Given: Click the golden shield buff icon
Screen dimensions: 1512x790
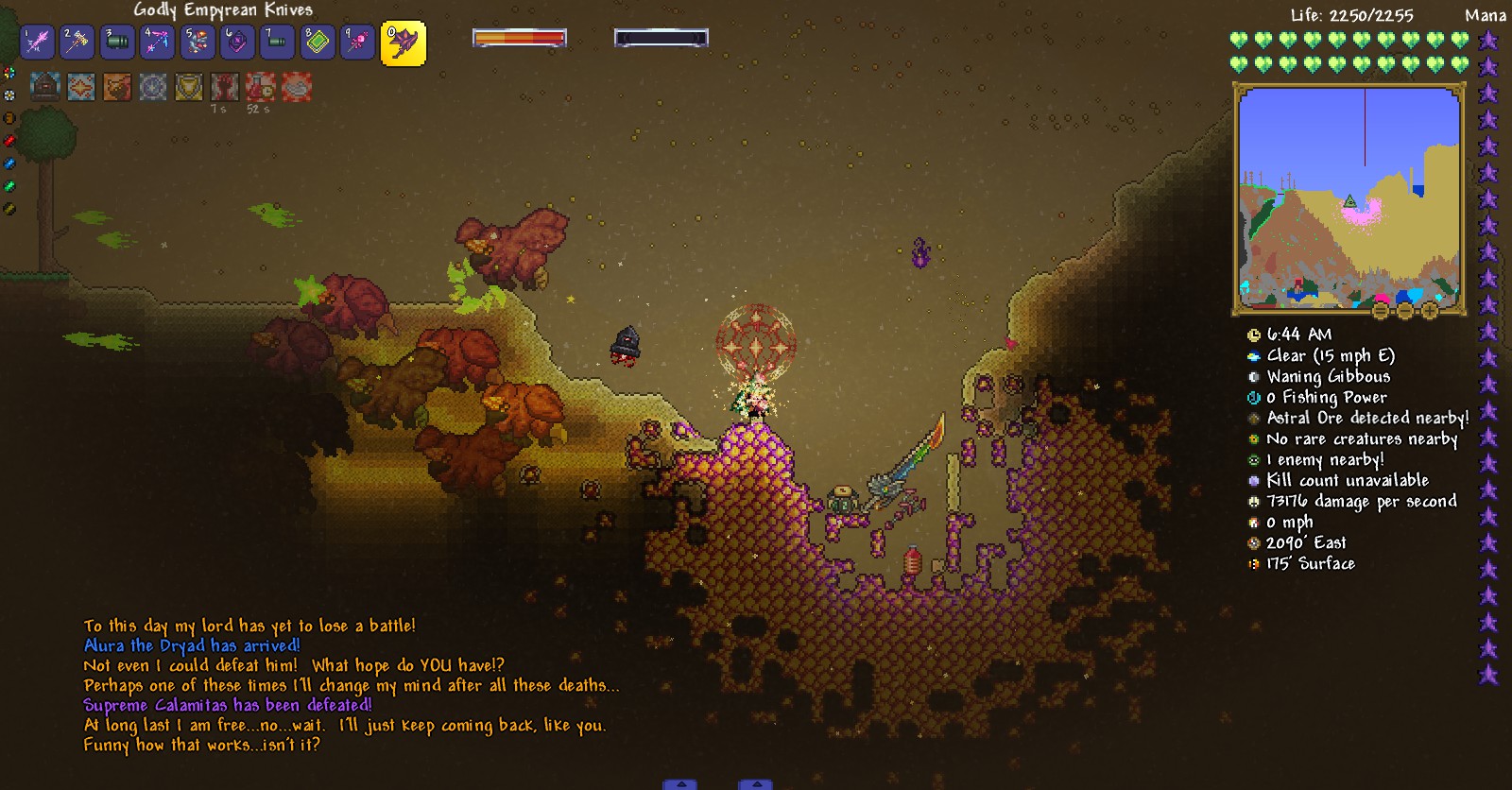Looking at the screenshot, I should [x=189, y=88].
